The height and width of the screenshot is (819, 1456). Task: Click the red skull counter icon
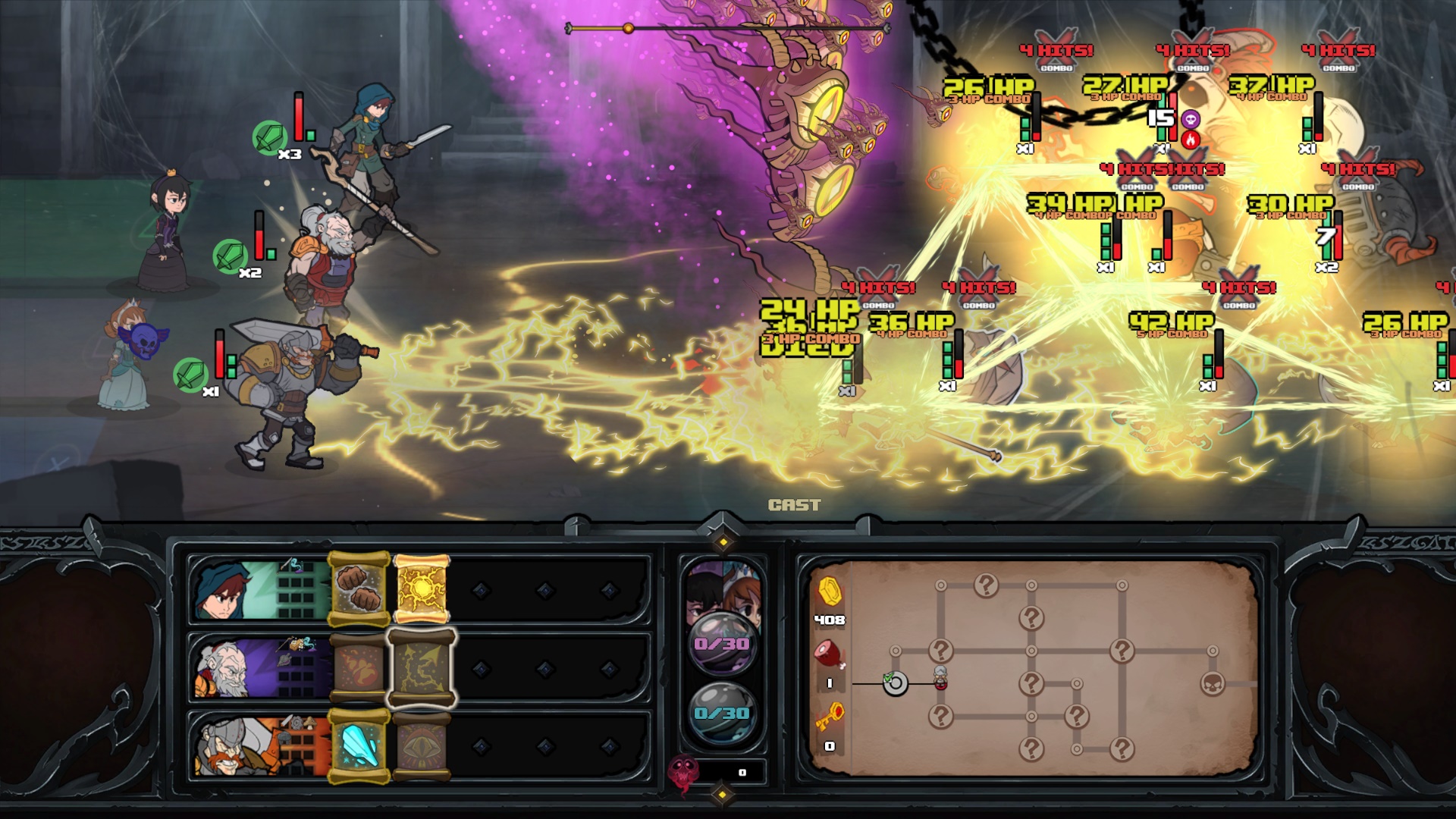(682, 773)
